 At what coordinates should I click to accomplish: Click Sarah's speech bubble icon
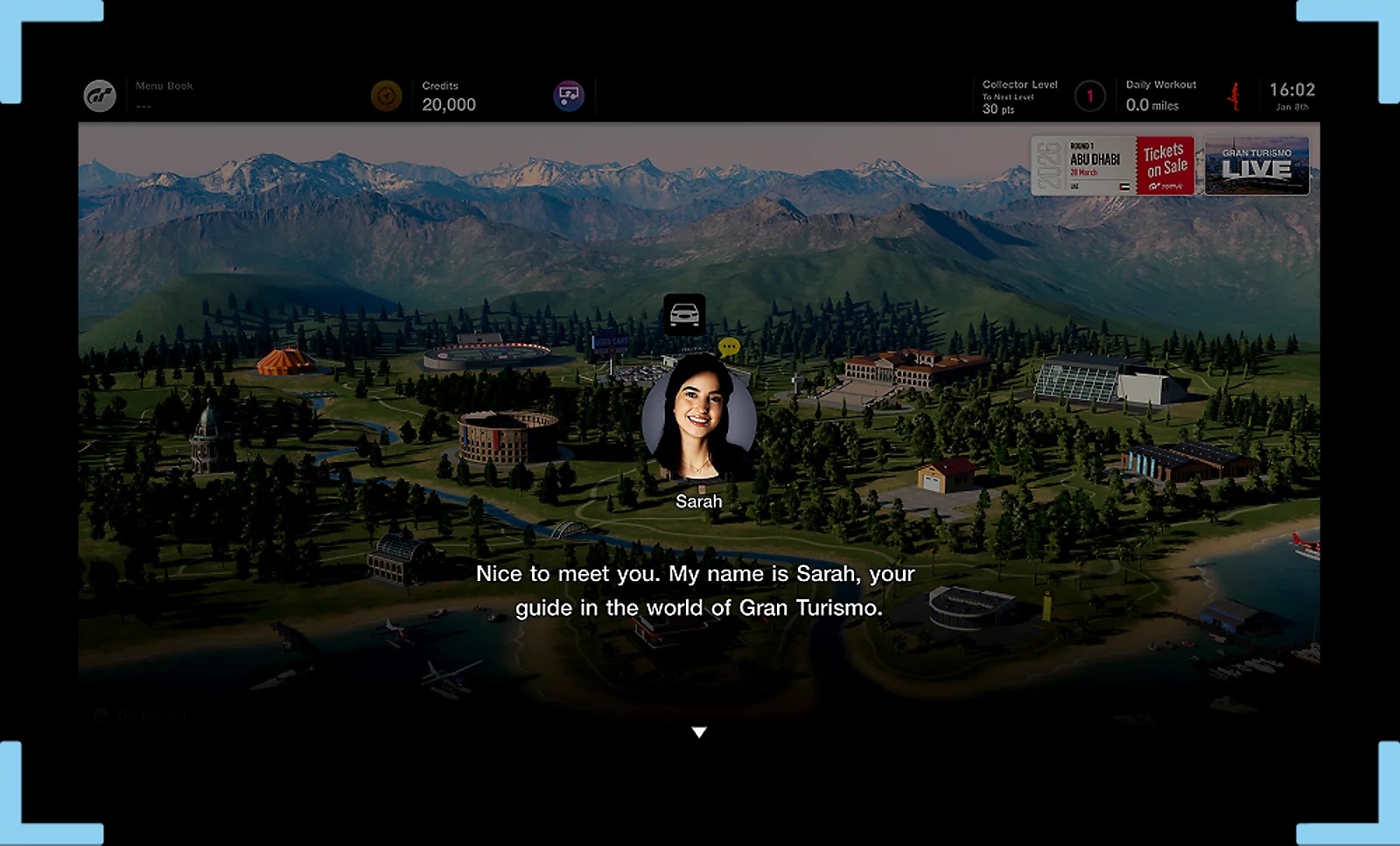coord(729,347)
